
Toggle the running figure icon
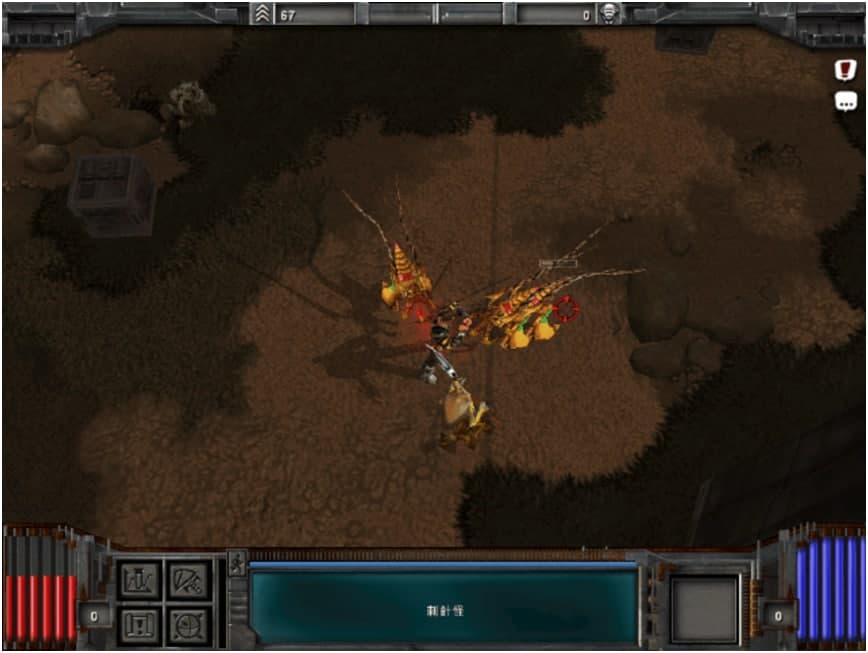tap(237, 563)
